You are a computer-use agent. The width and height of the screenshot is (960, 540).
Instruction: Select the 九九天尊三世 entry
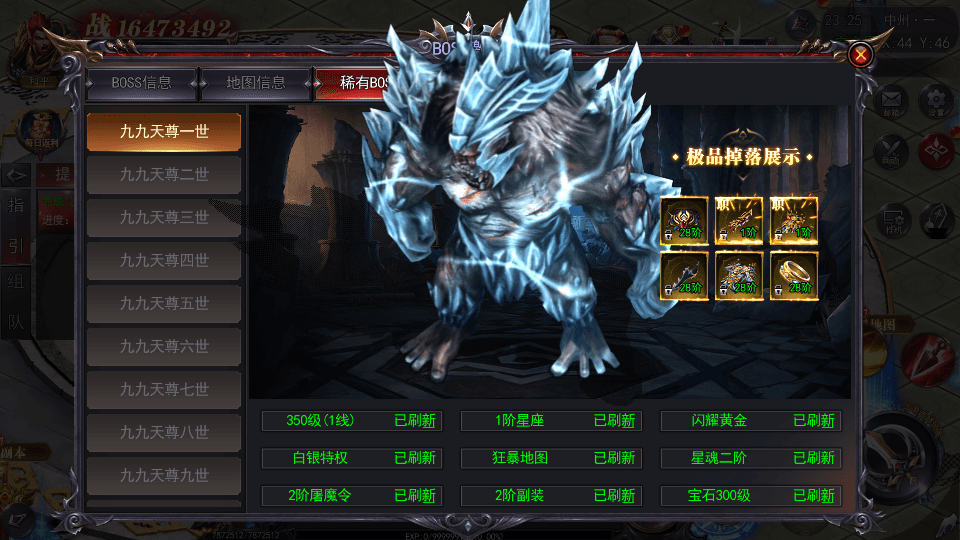(x=164, y=218)
